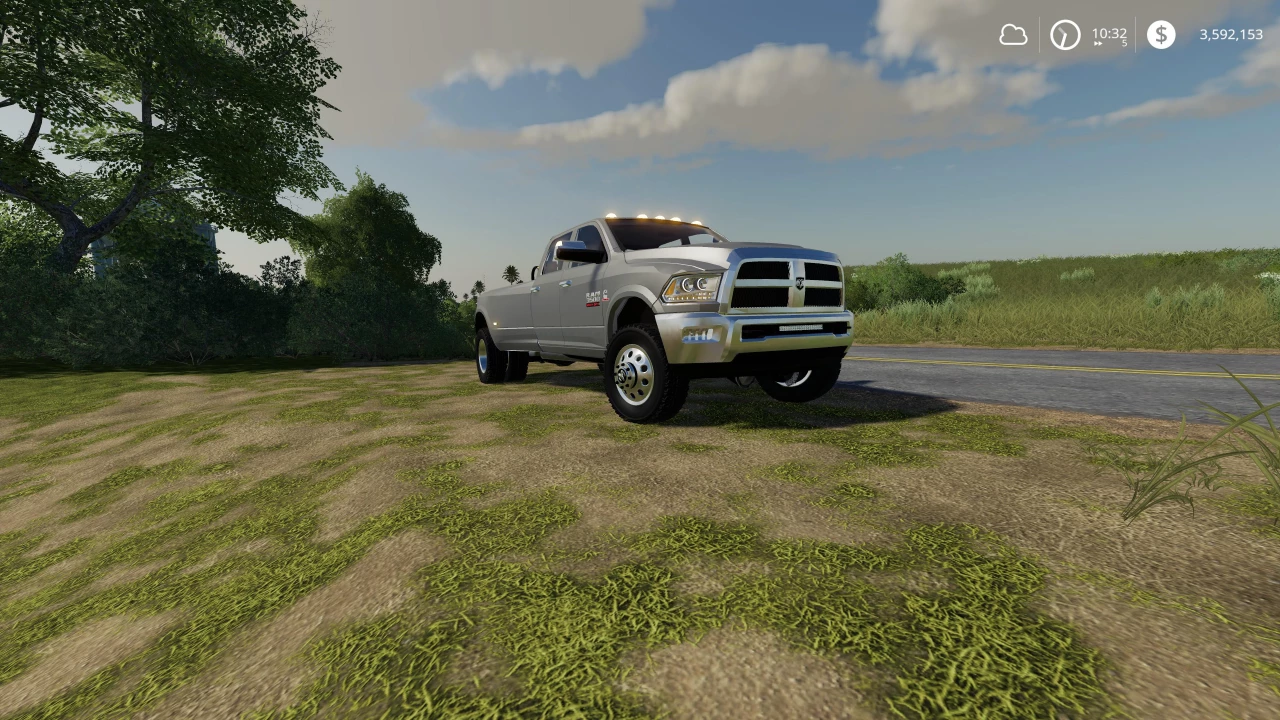Open the money dollar icon
This screenshot has width=1280, height=720.
point(1161,35)
